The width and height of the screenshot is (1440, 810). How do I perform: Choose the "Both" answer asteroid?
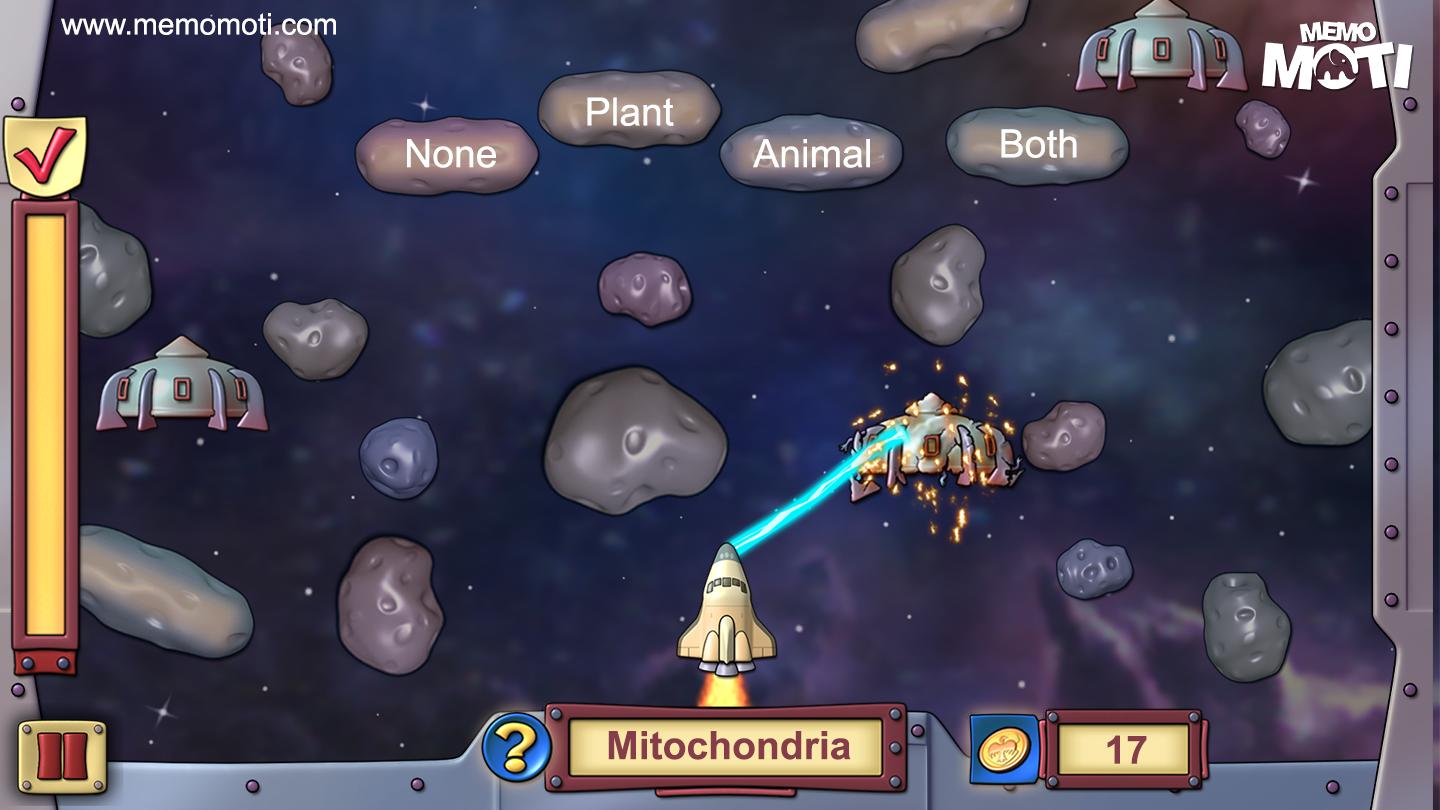[1037, 146]
